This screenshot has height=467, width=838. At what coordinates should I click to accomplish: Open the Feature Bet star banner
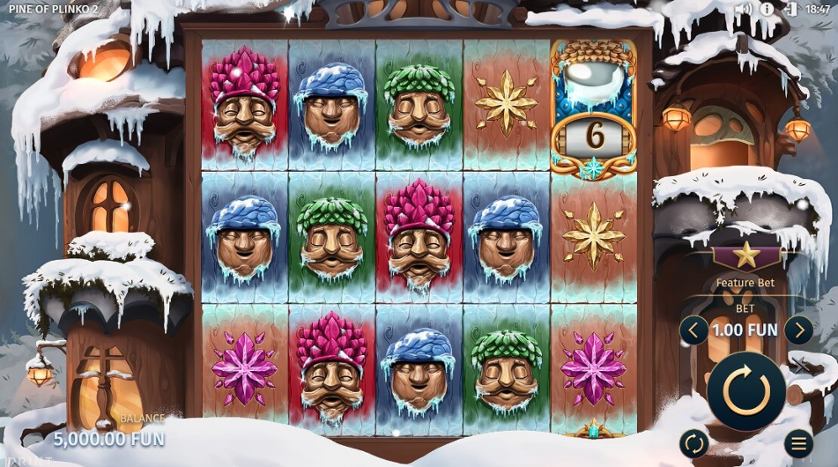pos(746,256)
